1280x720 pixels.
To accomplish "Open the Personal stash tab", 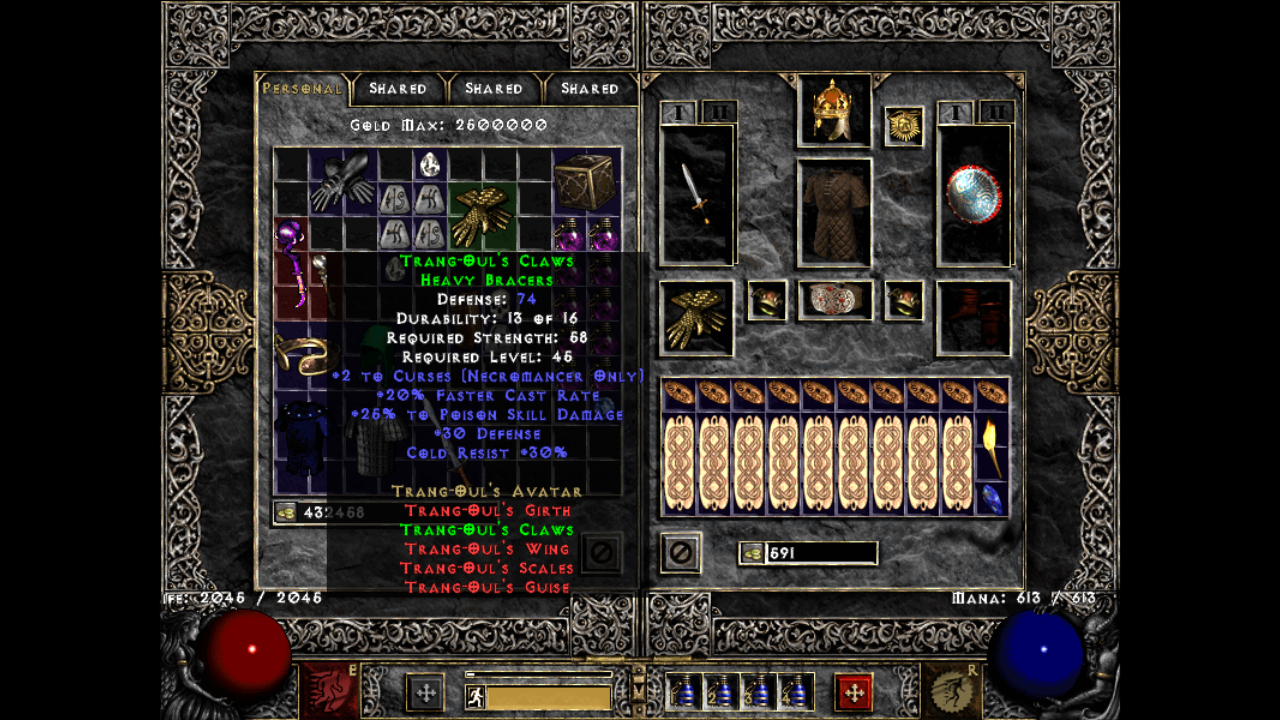I will 302,88.
